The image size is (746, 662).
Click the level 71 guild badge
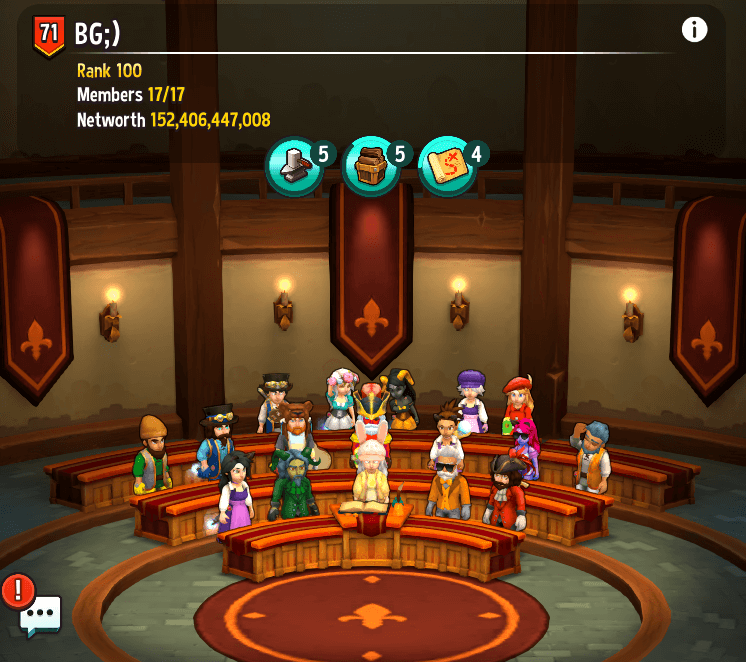(49, 35)
